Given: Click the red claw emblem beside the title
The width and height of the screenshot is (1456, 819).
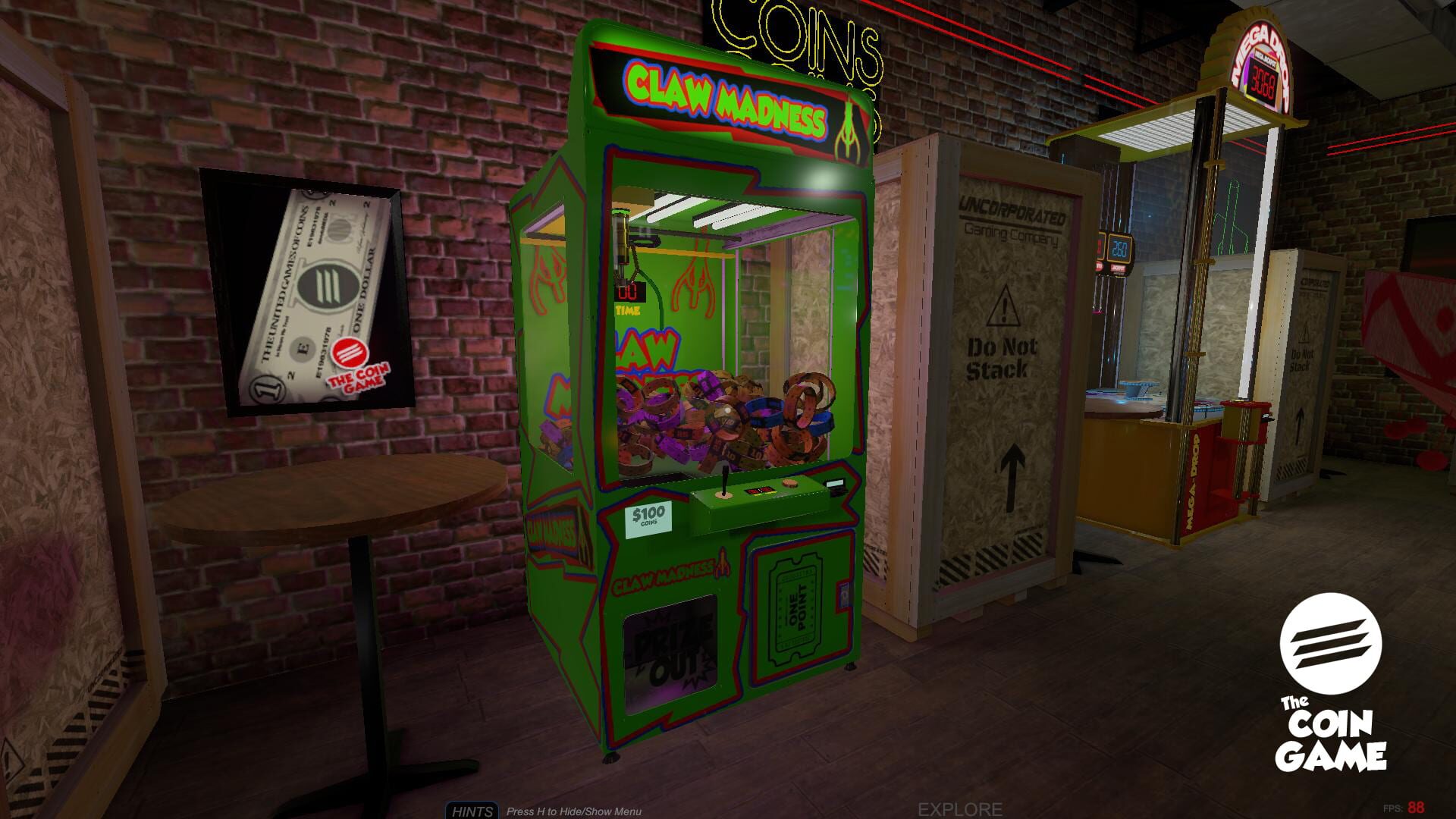Looking at the screenshot, I should tap(849, 121).
